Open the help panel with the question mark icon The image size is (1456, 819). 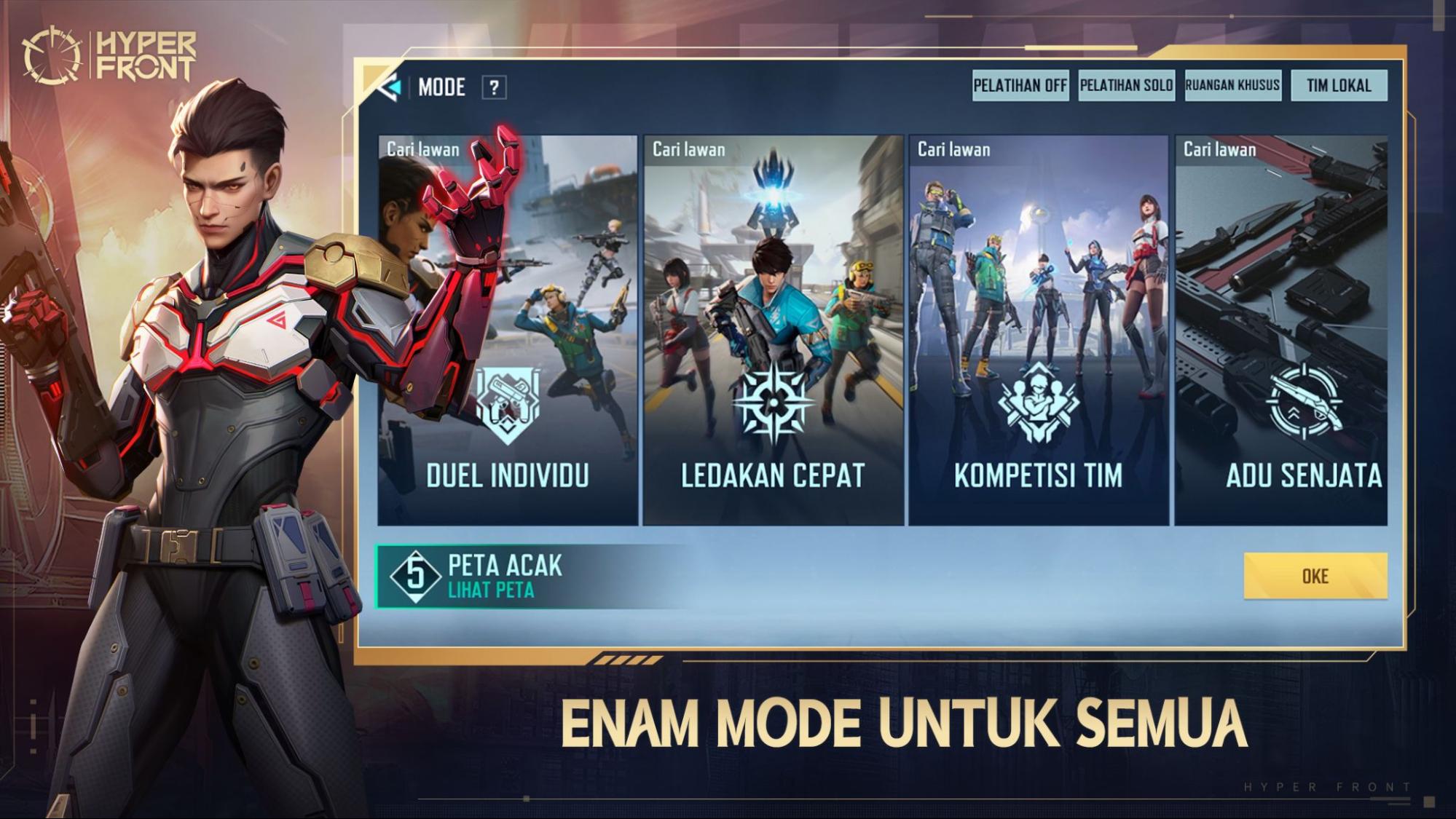[495, 88]
